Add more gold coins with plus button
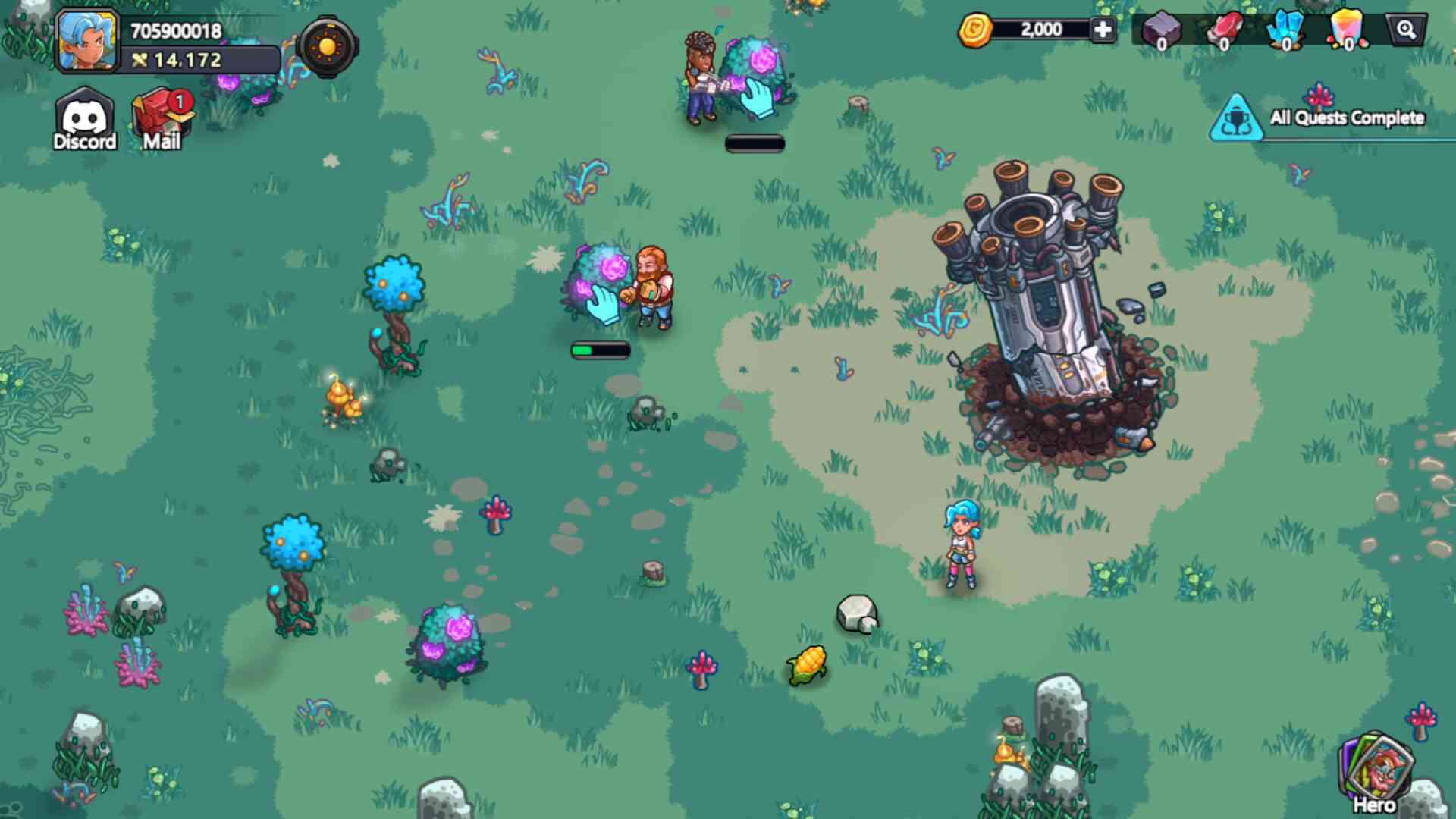Image resolution: width=1456 pixels, height=819 pixels. click(x=1103, y=30)
